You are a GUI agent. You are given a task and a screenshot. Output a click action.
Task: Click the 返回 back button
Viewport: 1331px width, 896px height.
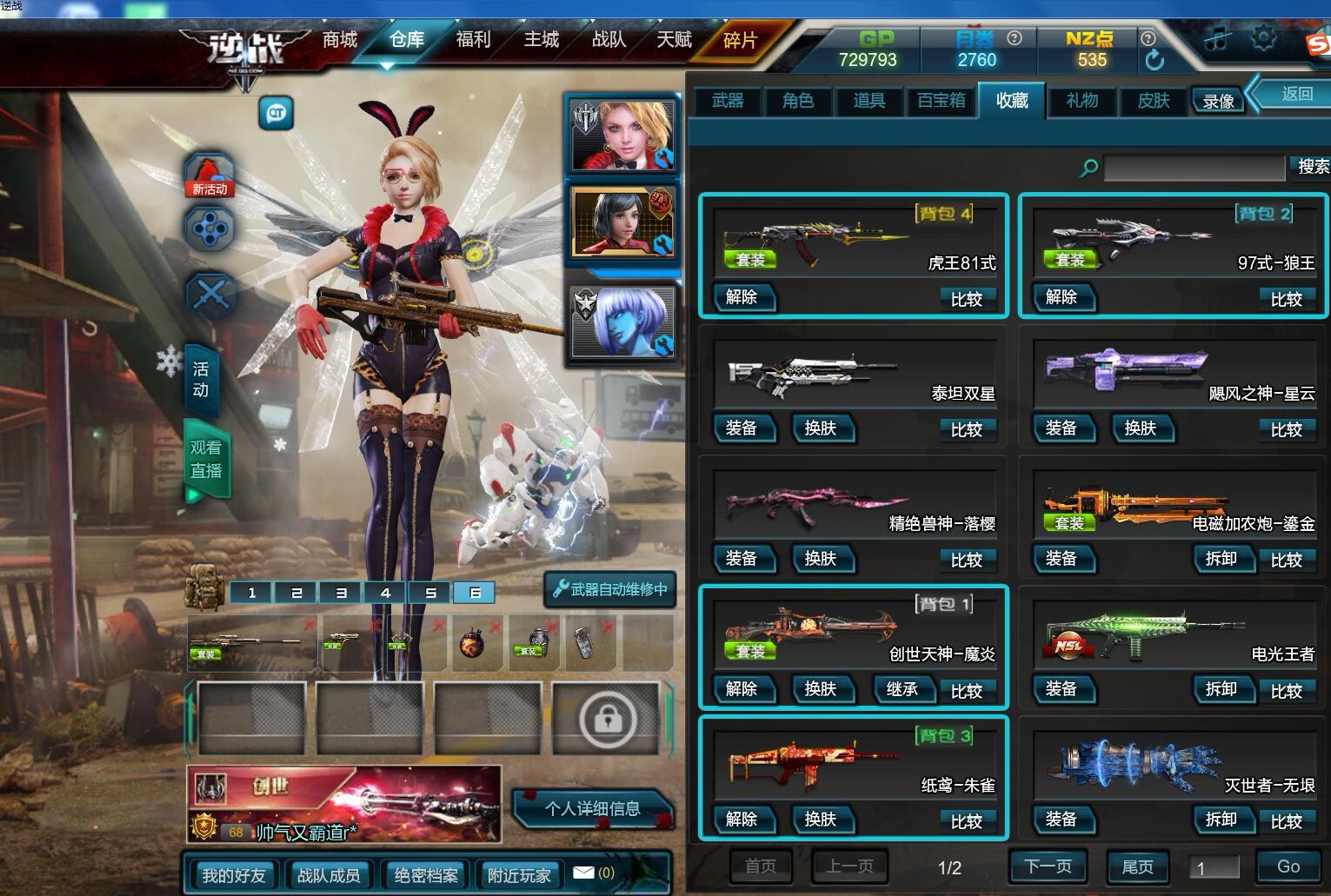click(x=1297, y=94)
